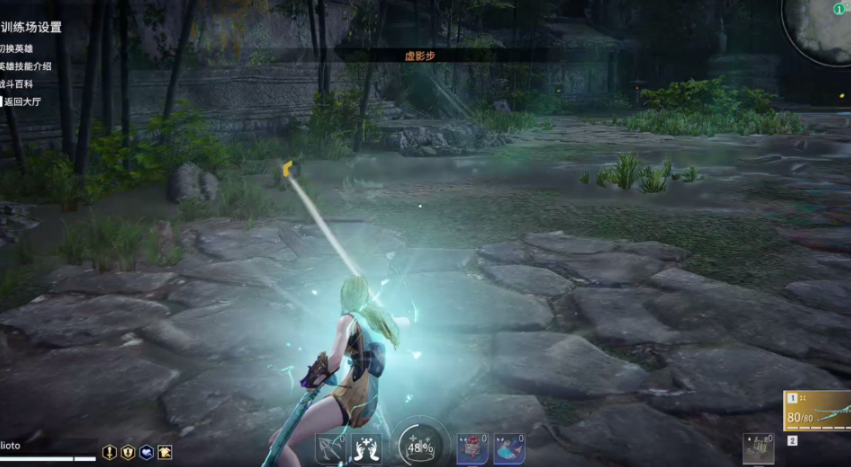Image resolution: width=851 pixels, height=467 pixels.
Task: Activate the raised-hands skill icon
Action: coord(366,448)
